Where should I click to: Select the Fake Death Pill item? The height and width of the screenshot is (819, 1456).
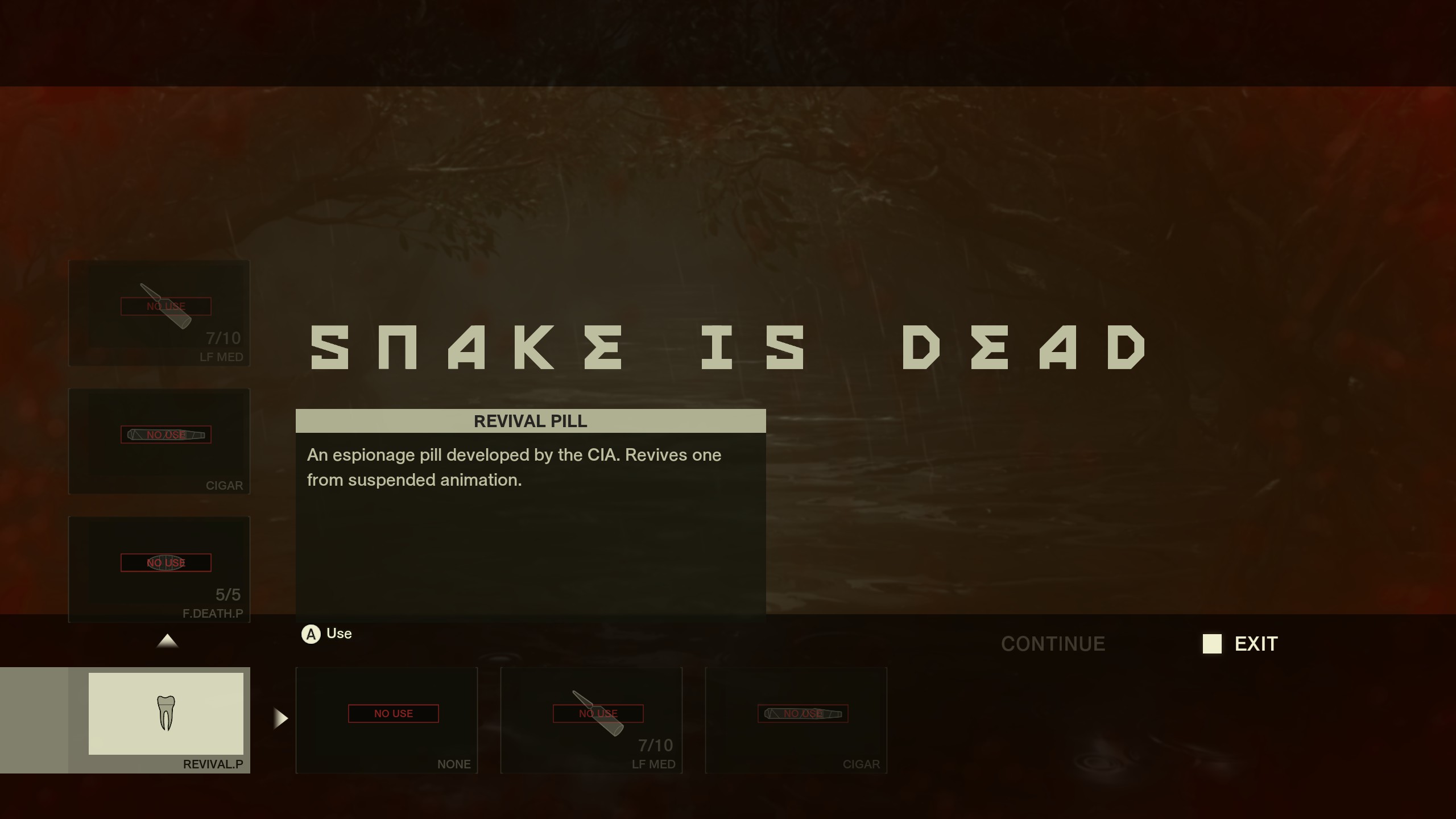point(159,569)
